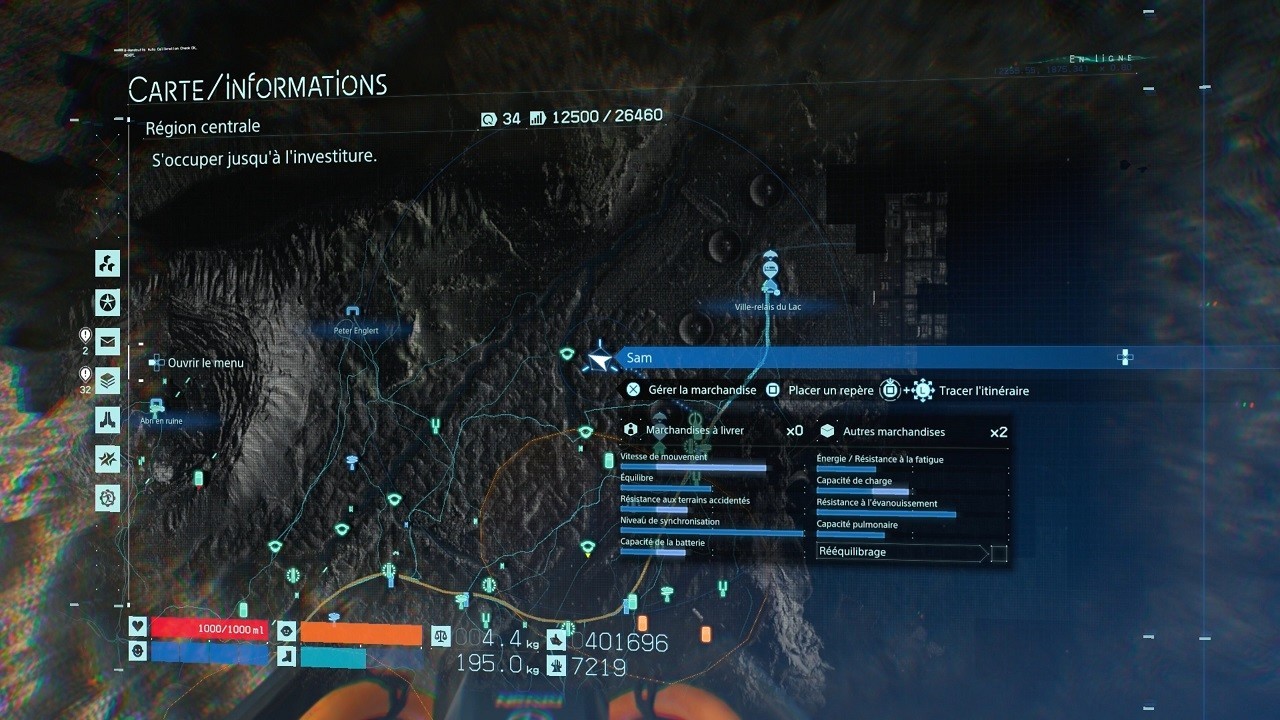Click the molecule structure icon atop the sidebar
The height and width of the screenshot is (720, 1280).
click(x=107, y=263)
